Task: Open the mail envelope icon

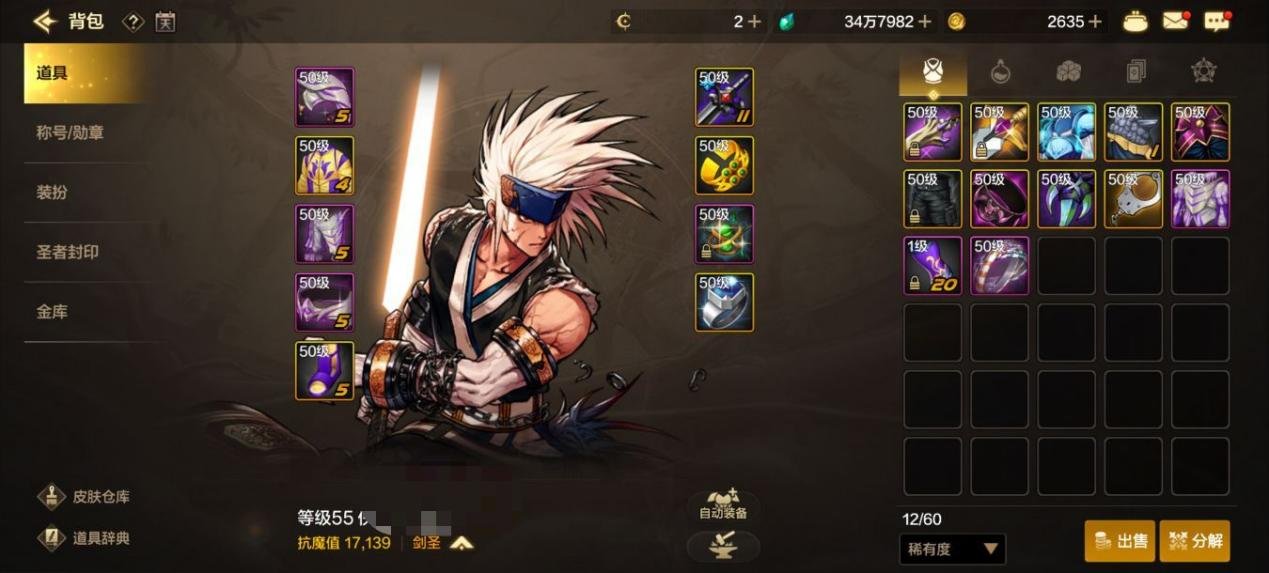Action: coord(1176,21)
